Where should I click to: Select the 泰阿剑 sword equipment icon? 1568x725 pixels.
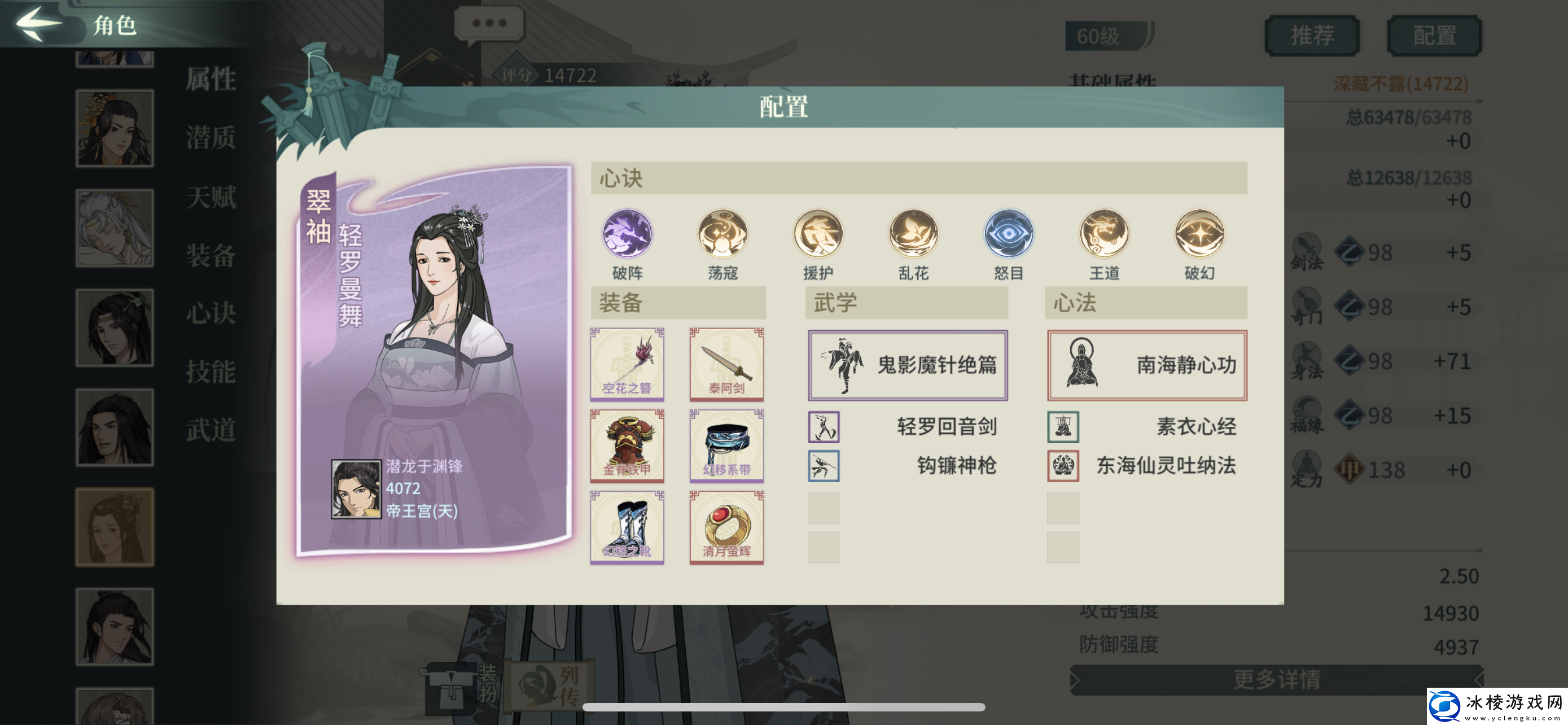(726, 364)
